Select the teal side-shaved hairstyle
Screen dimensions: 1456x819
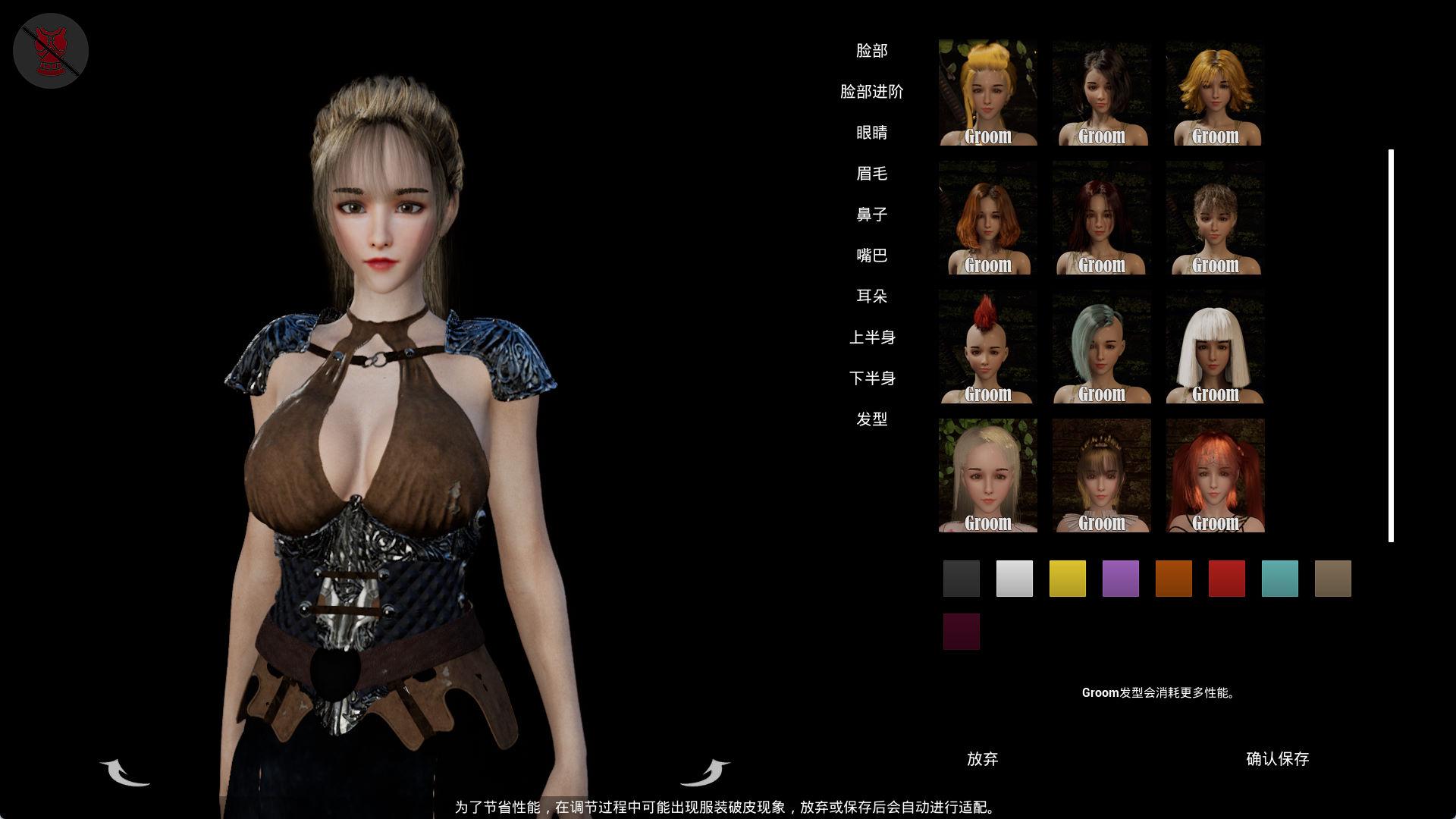[x=1101, y=347]
